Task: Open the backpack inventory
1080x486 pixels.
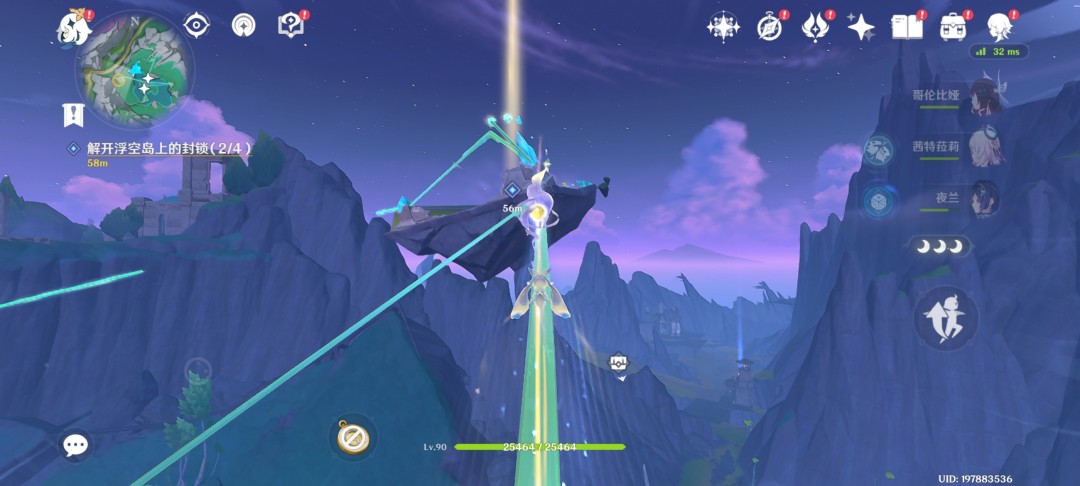Action: pyautogui.click(x=953, y=27)
